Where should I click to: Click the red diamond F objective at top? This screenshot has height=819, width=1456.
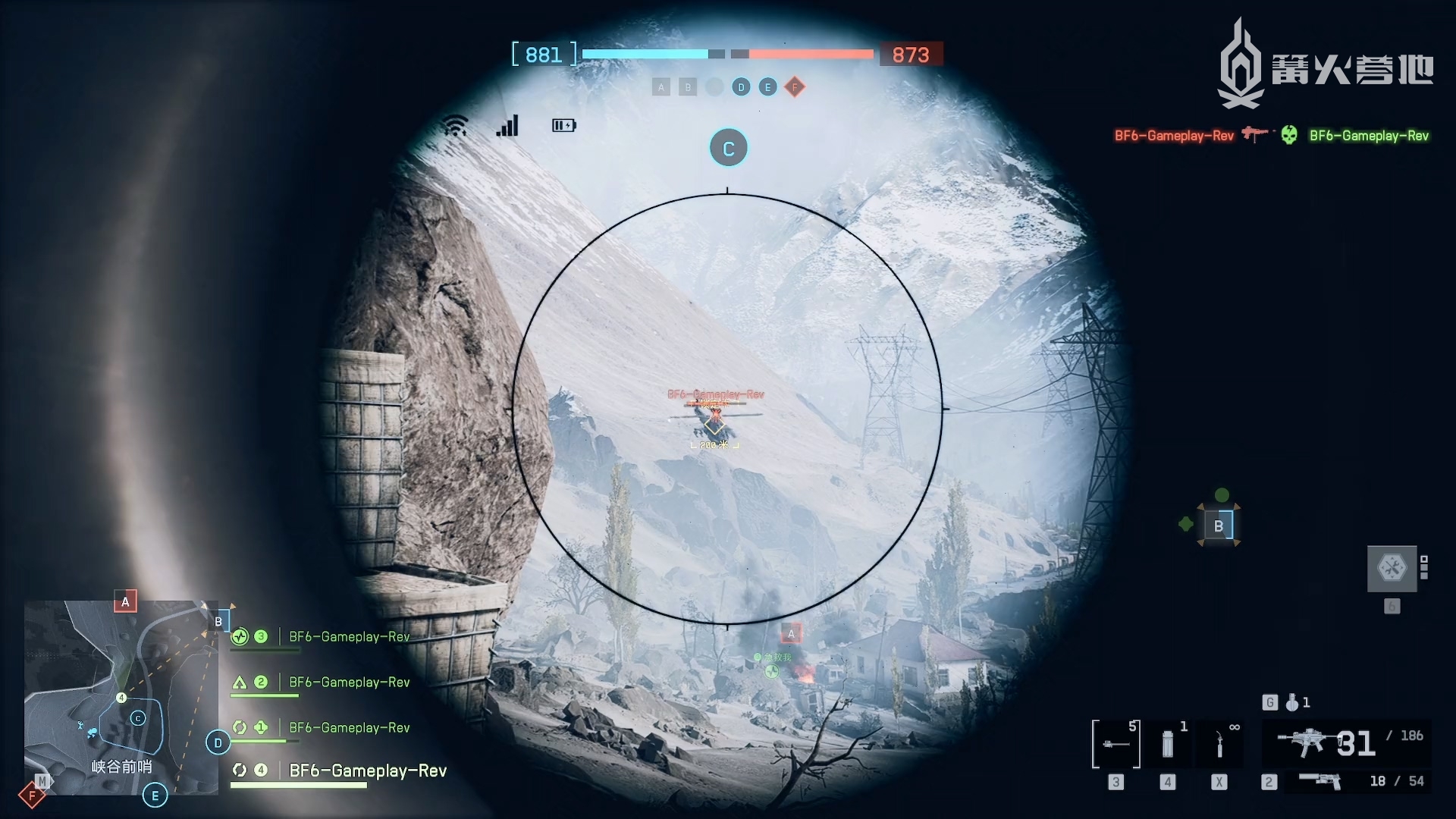(795, 87)
